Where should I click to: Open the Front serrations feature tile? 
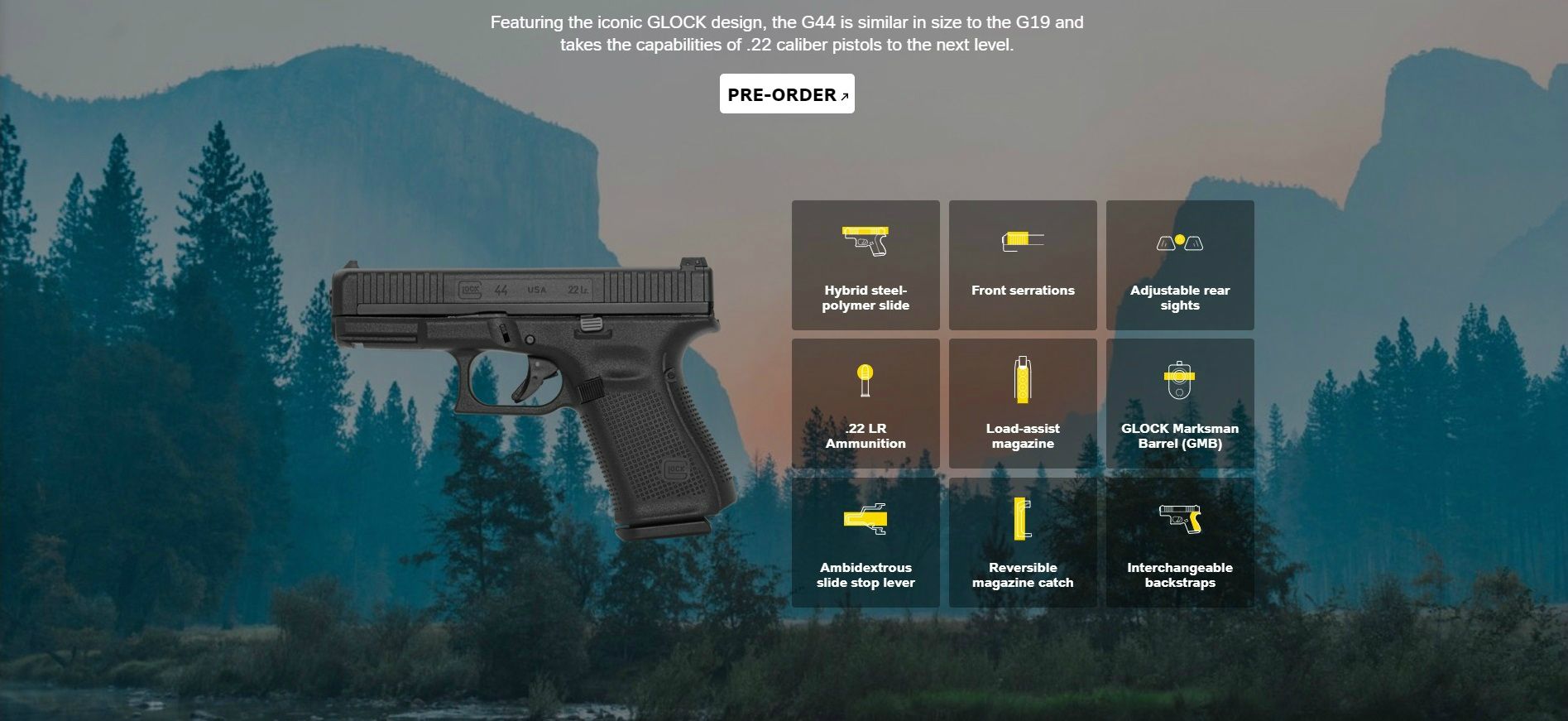click(x=1023, y=265)
